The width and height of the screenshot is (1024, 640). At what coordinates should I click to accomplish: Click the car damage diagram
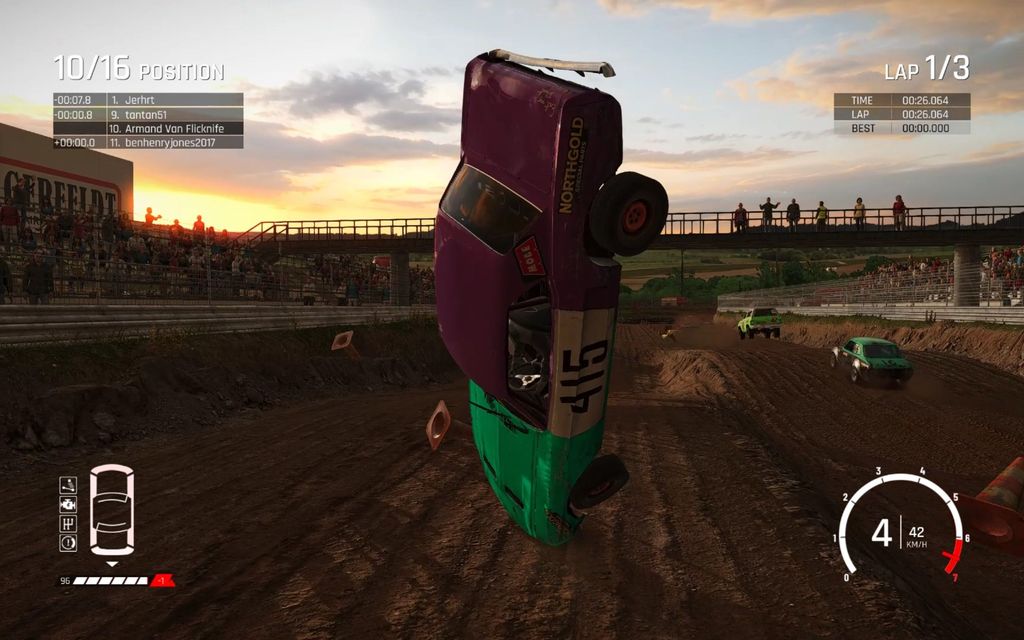[x=111, y=510]
